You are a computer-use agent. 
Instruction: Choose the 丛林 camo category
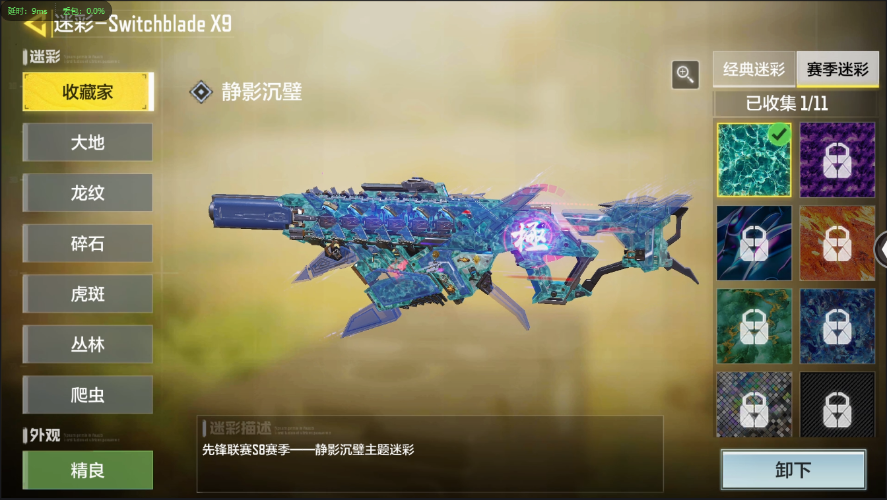(x=88, y=344)
